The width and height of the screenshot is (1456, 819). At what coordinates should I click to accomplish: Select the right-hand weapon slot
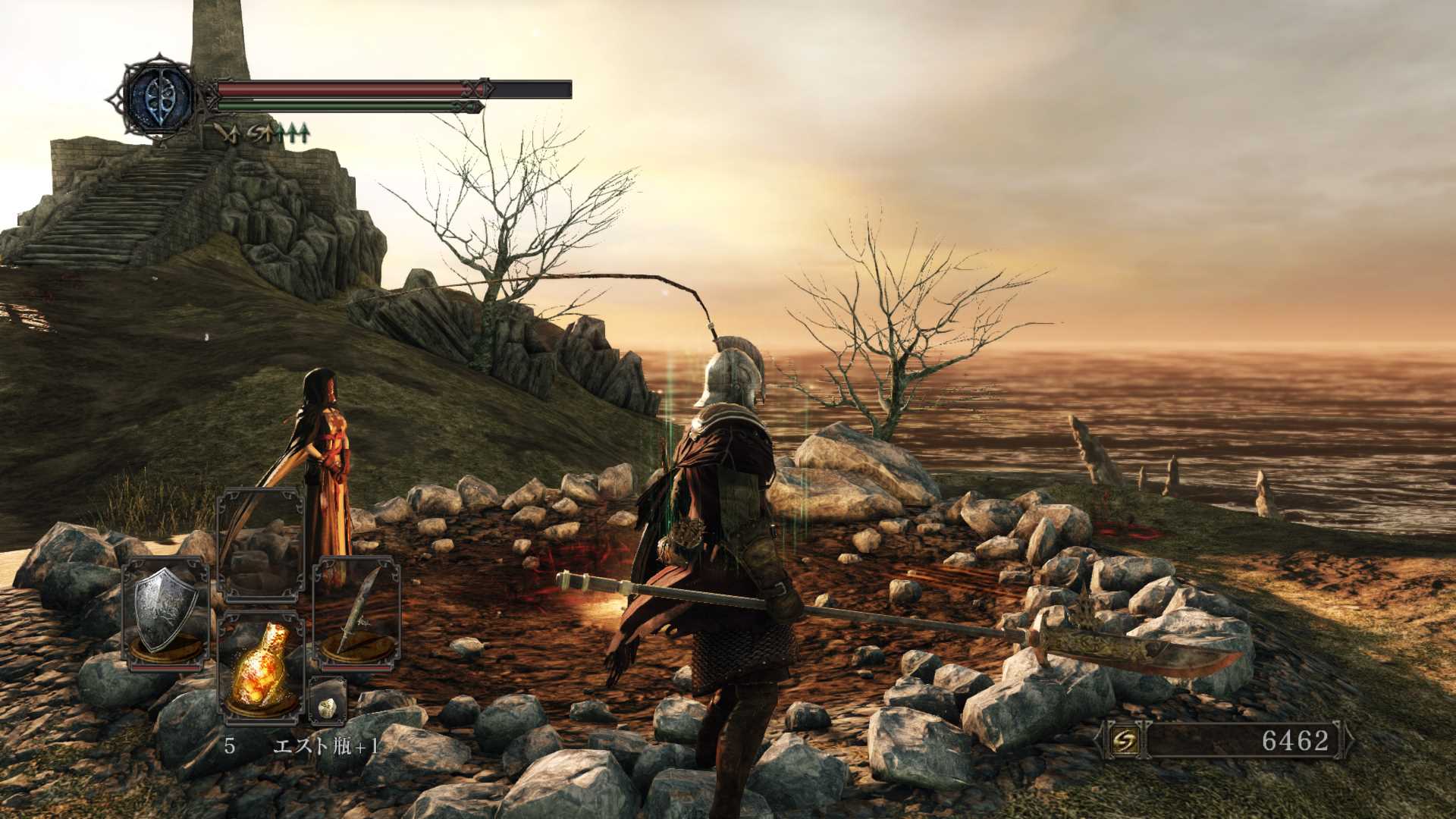pyautogui.click(x=356, y=613)
